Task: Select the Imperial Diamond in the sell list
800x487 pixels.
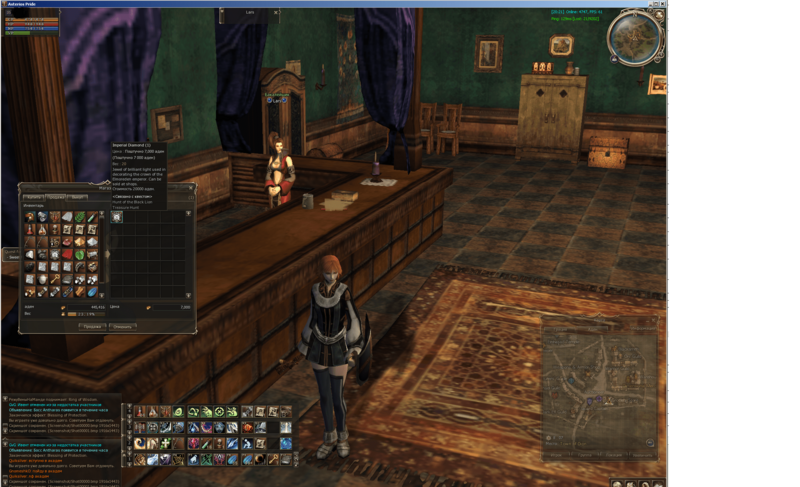Action: (117, 217)
